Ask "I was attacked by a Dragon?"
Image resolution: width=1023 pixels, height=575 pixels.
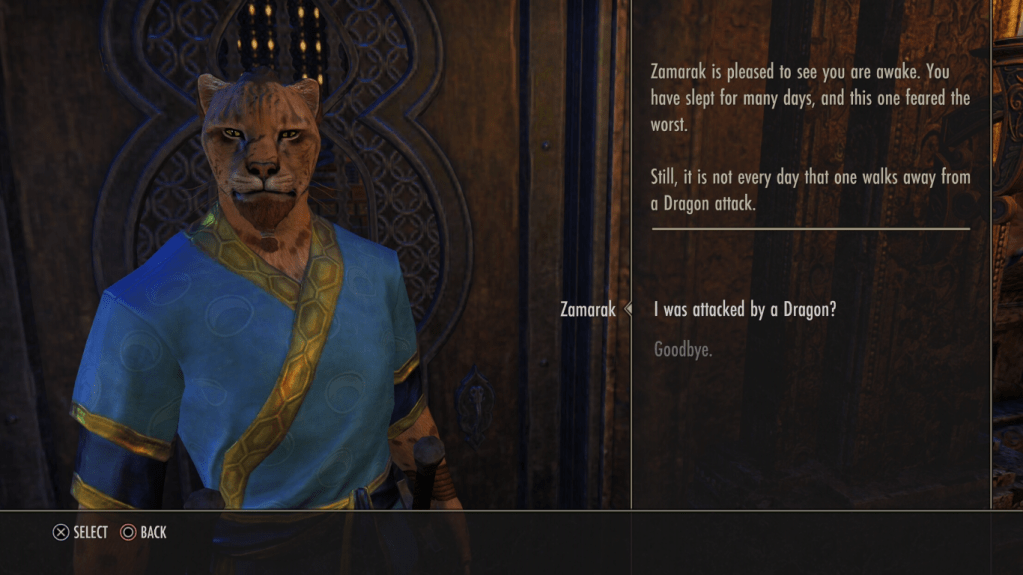[744, 310]
